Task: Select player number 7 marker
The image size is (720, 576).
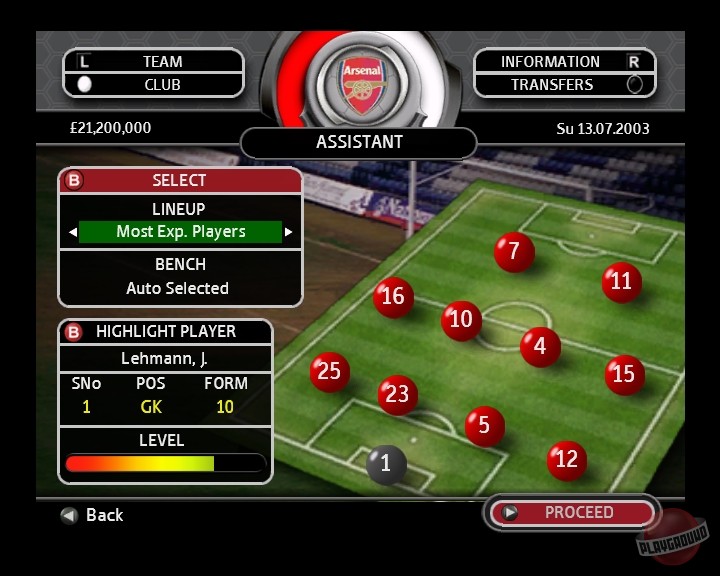Action: pos(514,251)
